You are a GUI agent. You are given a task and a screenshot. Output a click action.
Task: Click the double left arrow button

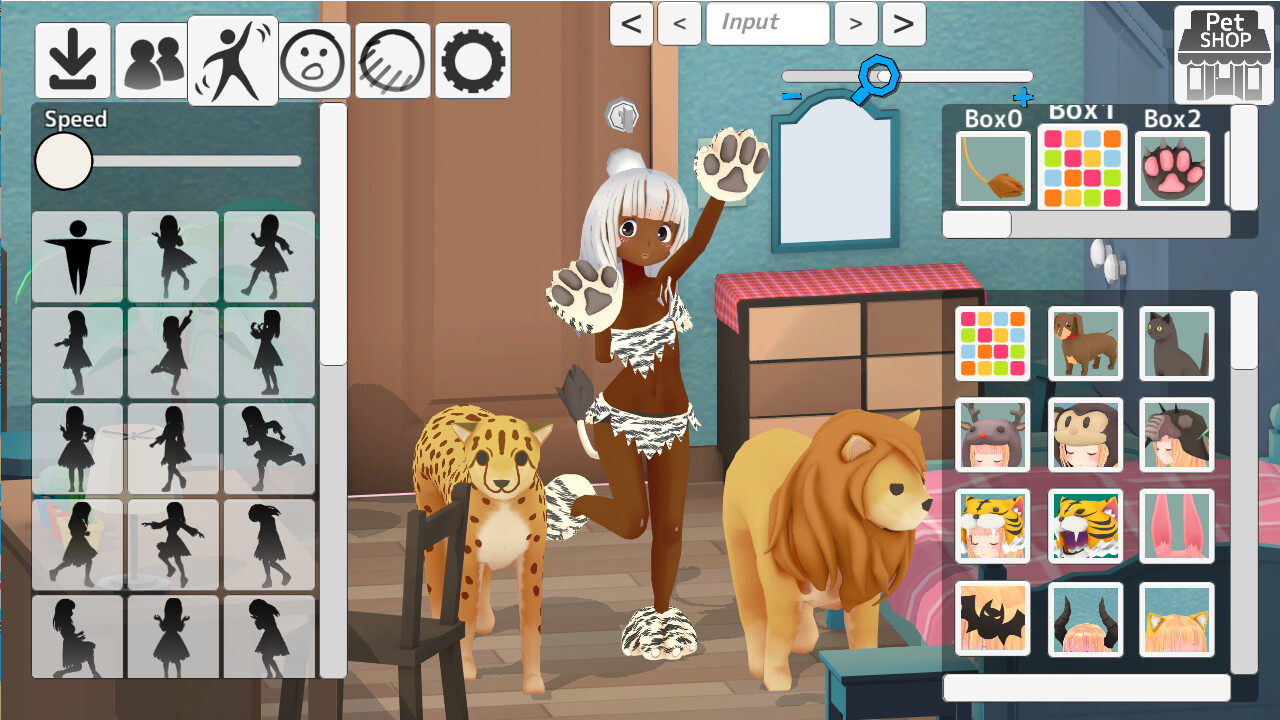point(631,24)
